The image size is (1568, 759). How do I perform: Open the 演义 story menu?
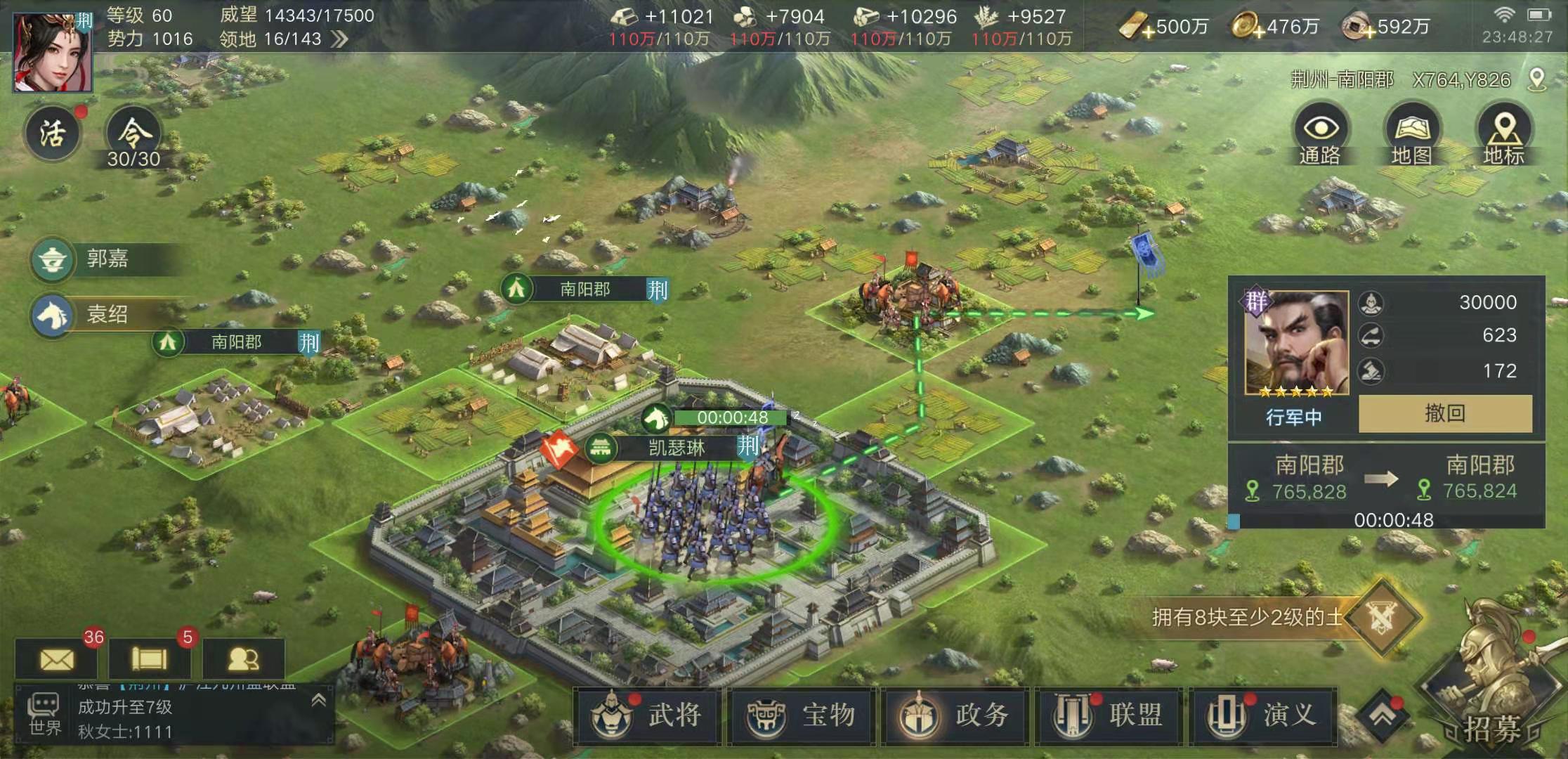1262,715
